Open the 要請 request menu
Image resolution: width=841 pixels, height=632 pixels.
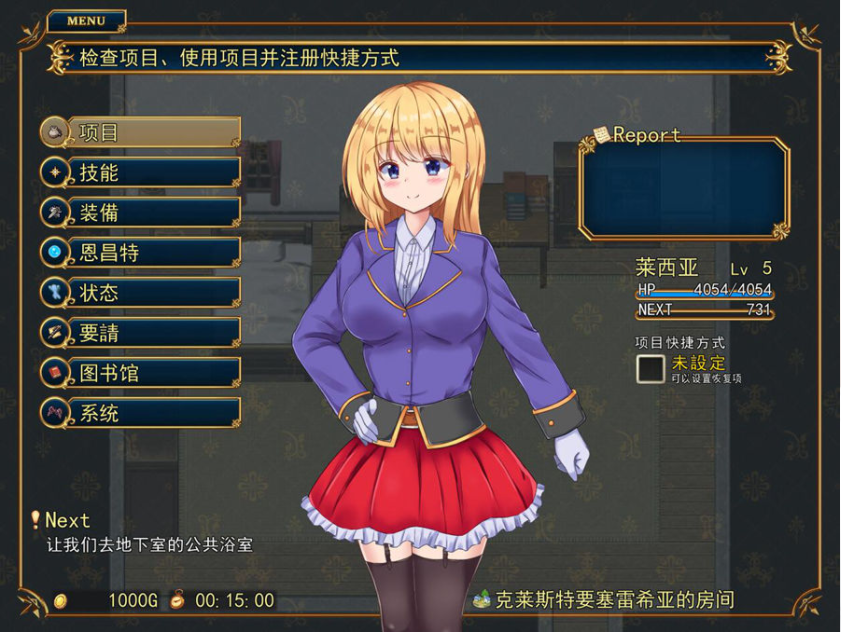coord(140,332)
